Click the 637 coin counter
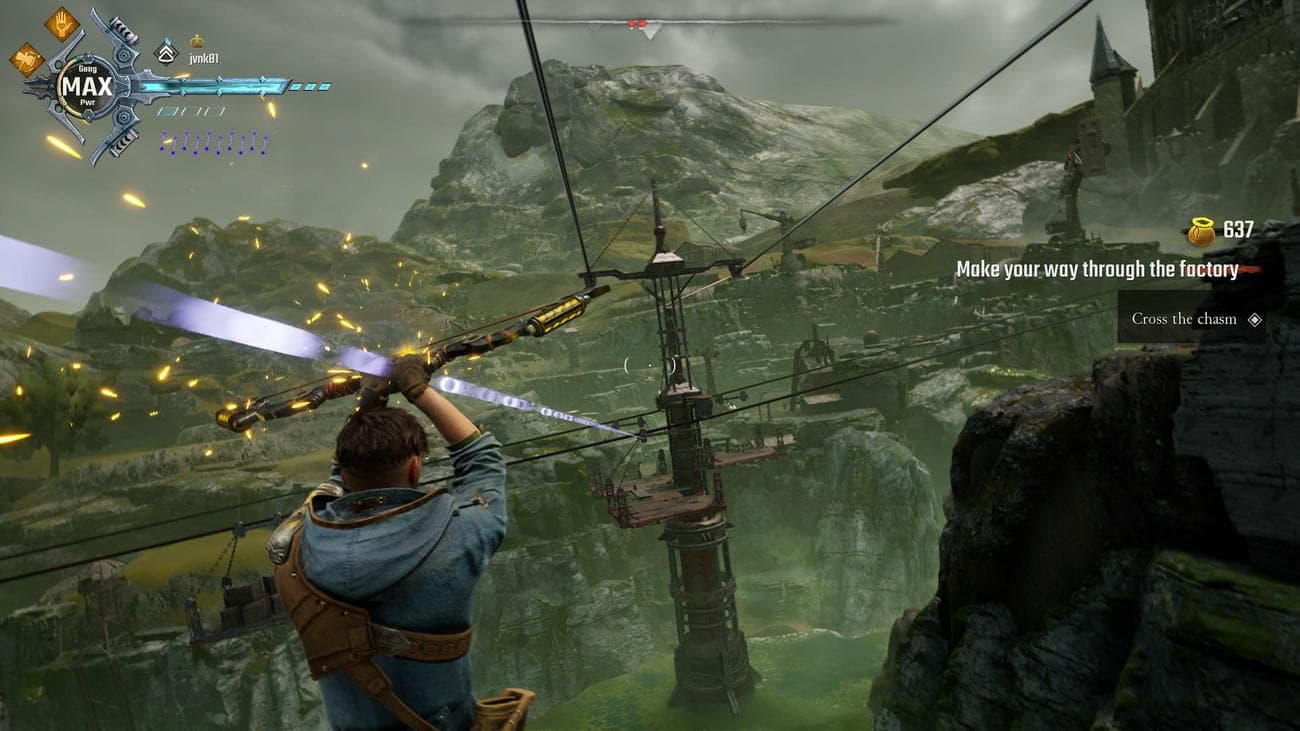This screenshot has width=1300, height=731. pos(1237,228)
